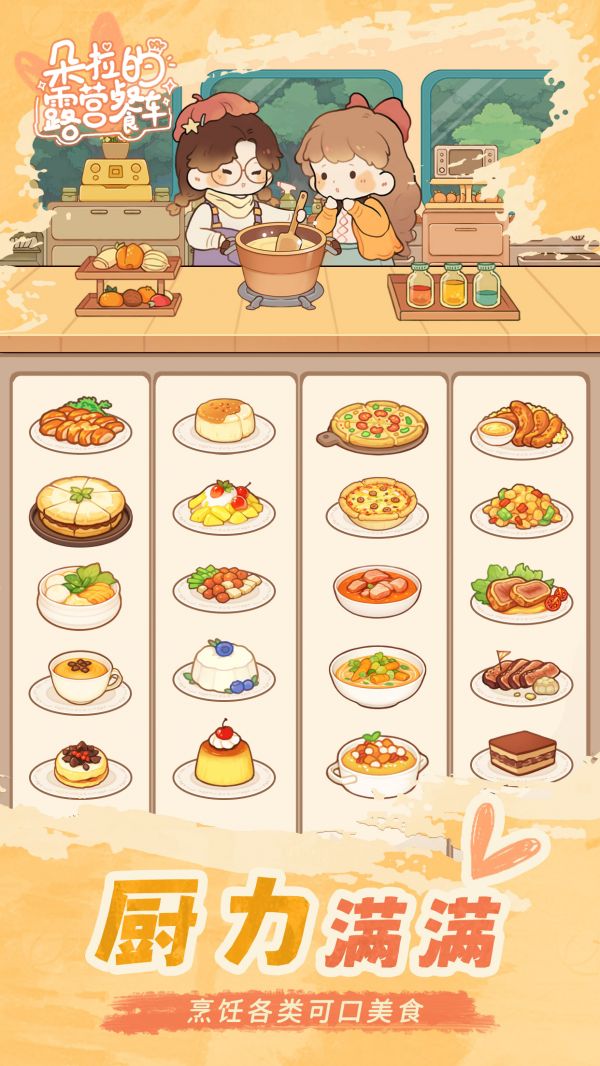This screenshot has height=1066, width=600.
Task: Select the vegetable soup in the white bowl
Action: pos(377,674)
